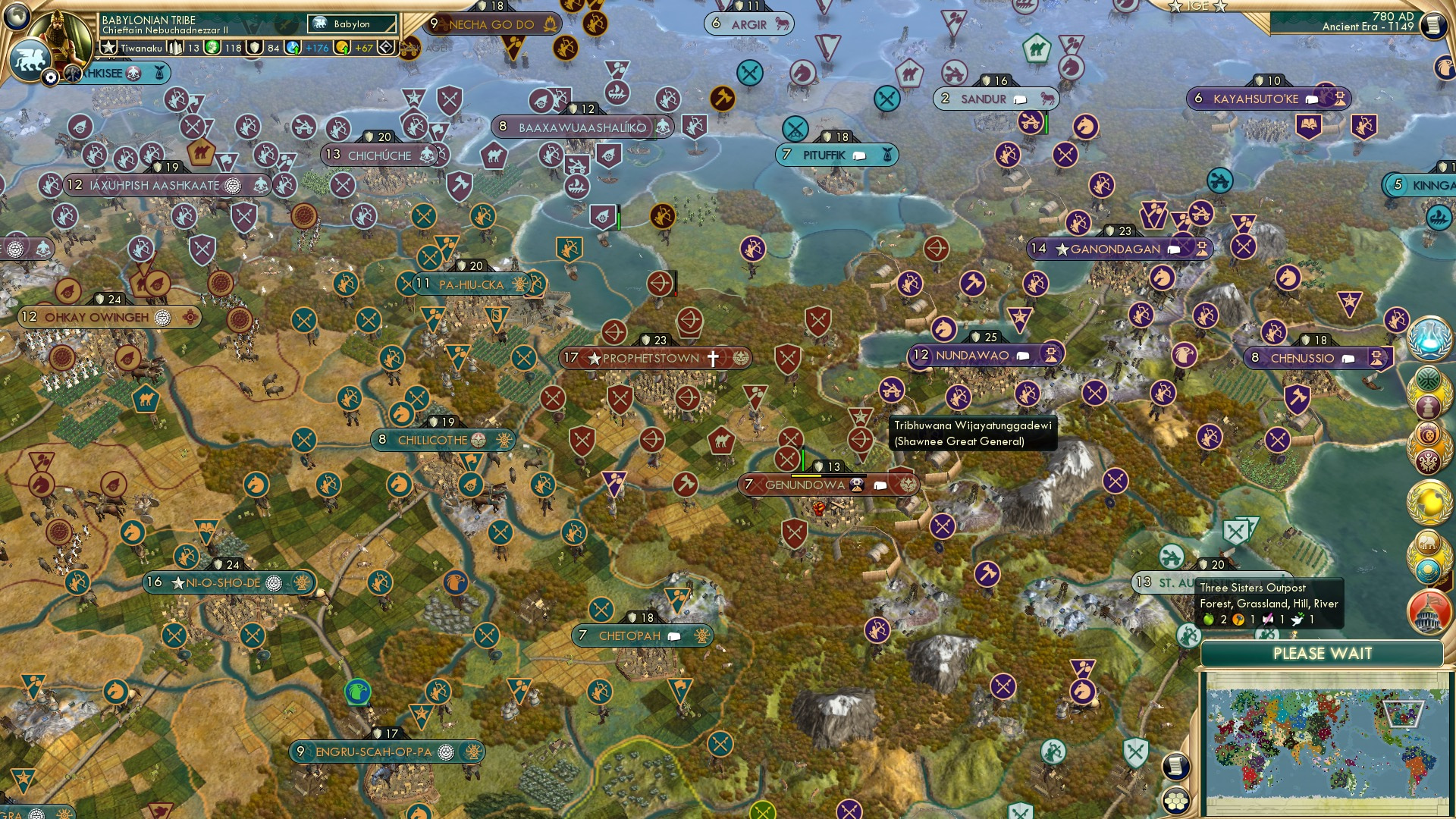The width and height of the screenshot is (1456, 819).
Task: Open the elephant emblem notification
Action: pyautogui.click(x=1429, y=544)
